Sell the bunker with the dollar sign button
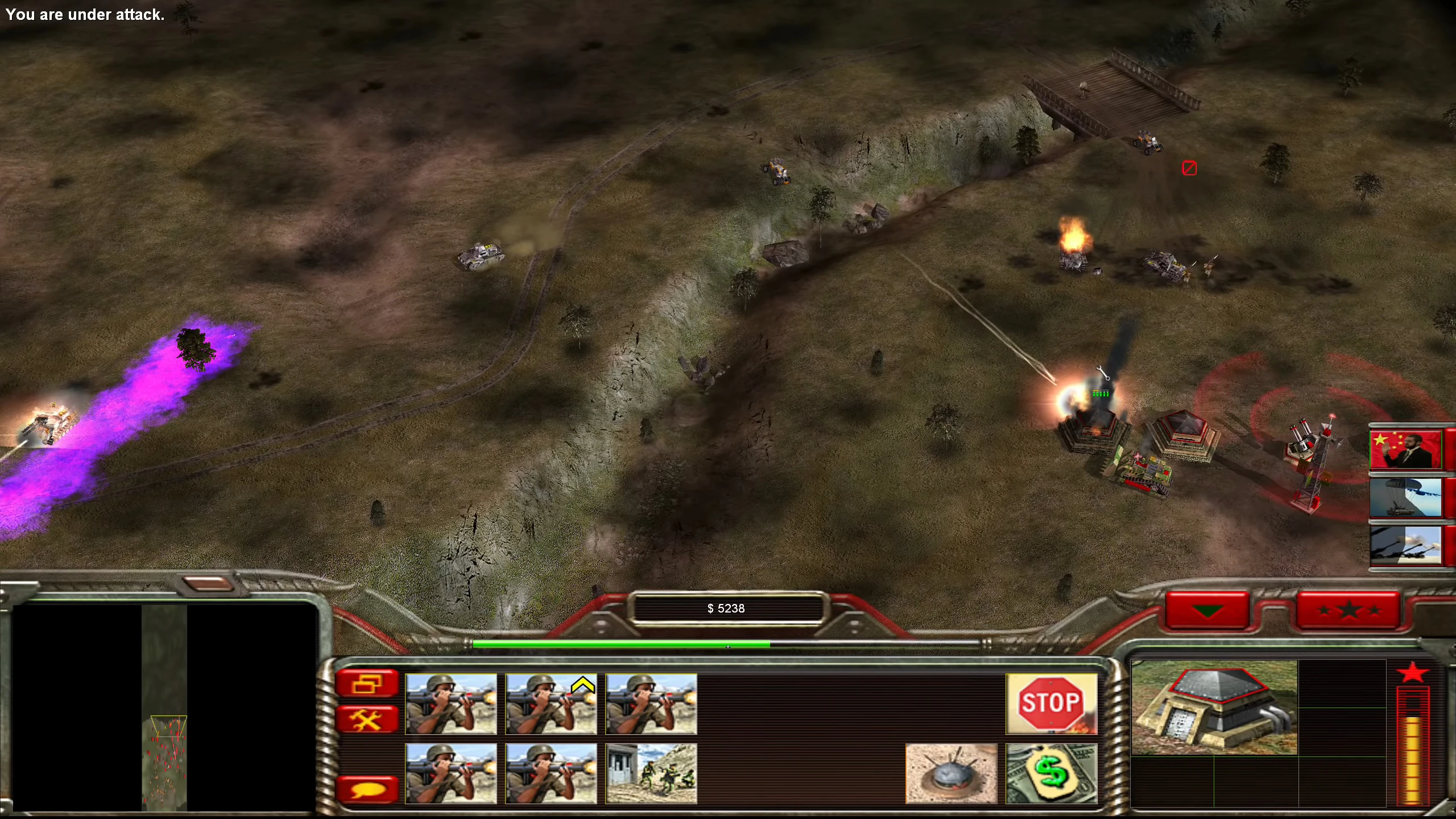 click(1051, 773)
